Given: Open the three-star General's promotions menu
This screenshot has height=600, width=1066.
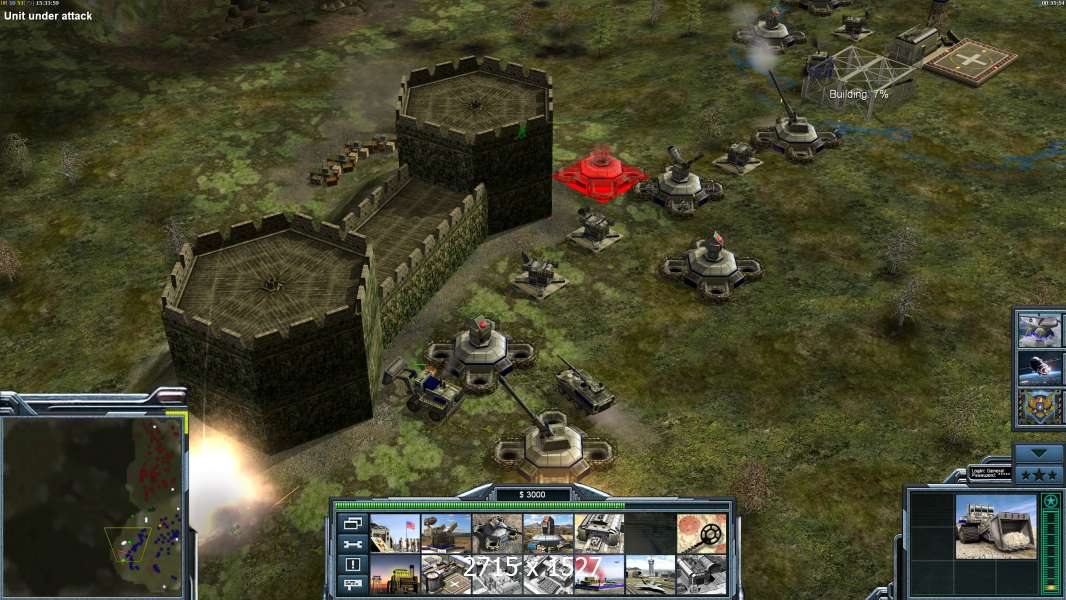Looking at the screenshot, I should [1039, 473].
